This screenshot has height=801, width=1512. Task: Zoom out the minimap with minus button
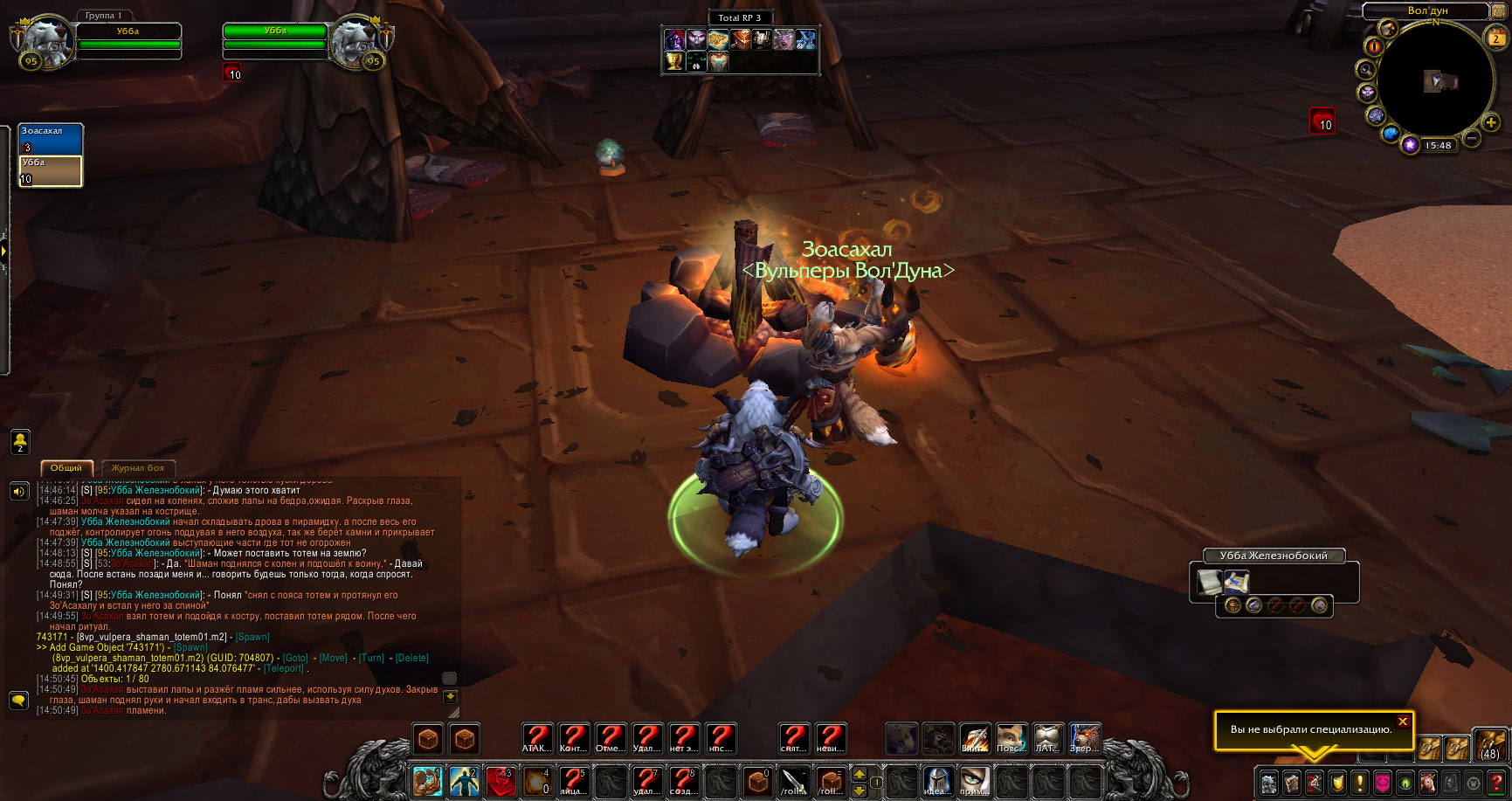(x=1471, y=138)
